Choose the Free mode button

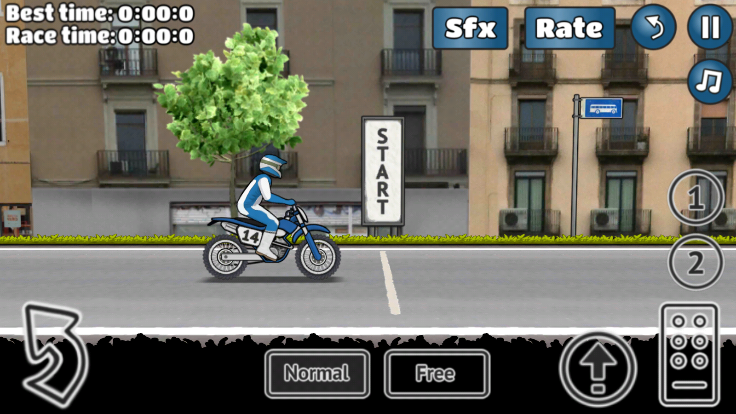[437, 374]
